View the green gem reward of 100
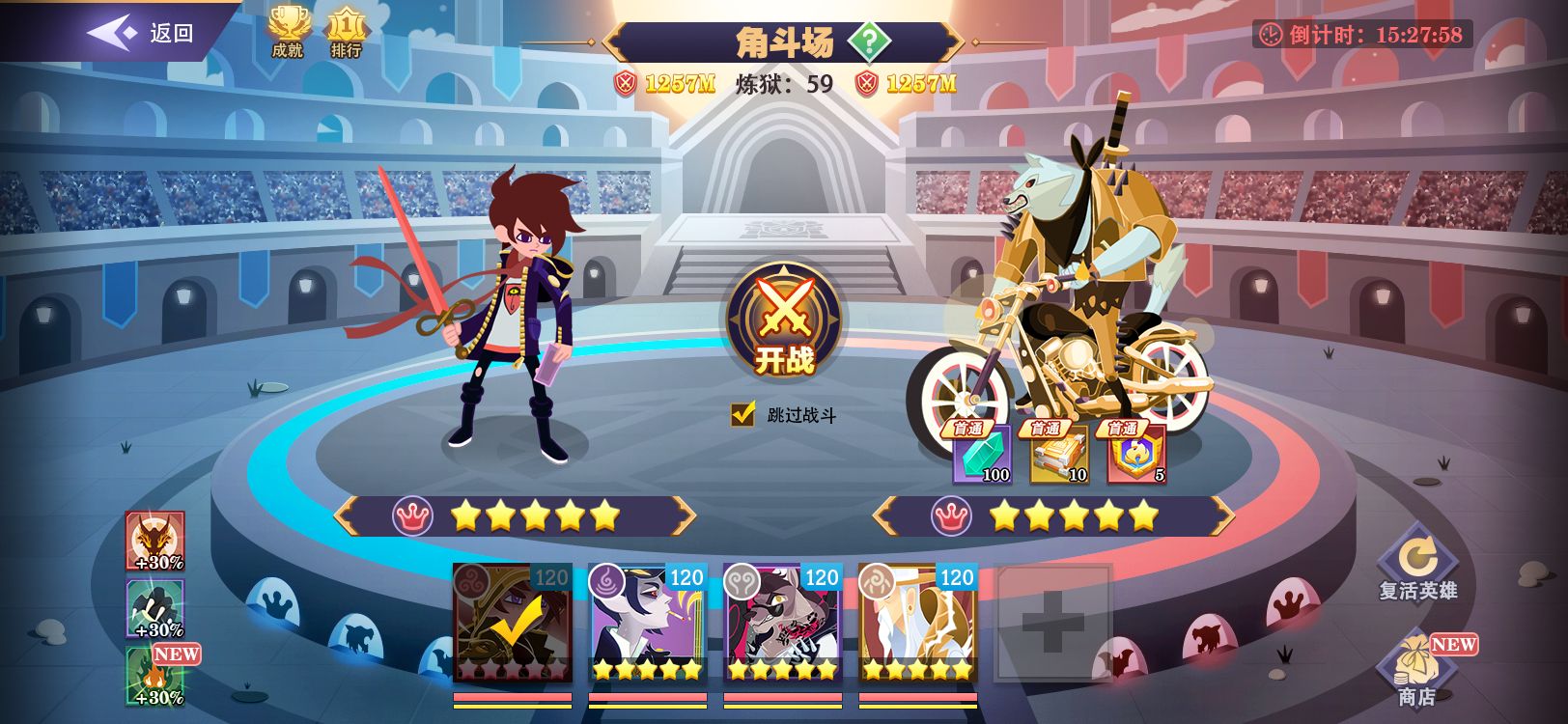This screenshot has height=724, width=1568. point(982,454)
